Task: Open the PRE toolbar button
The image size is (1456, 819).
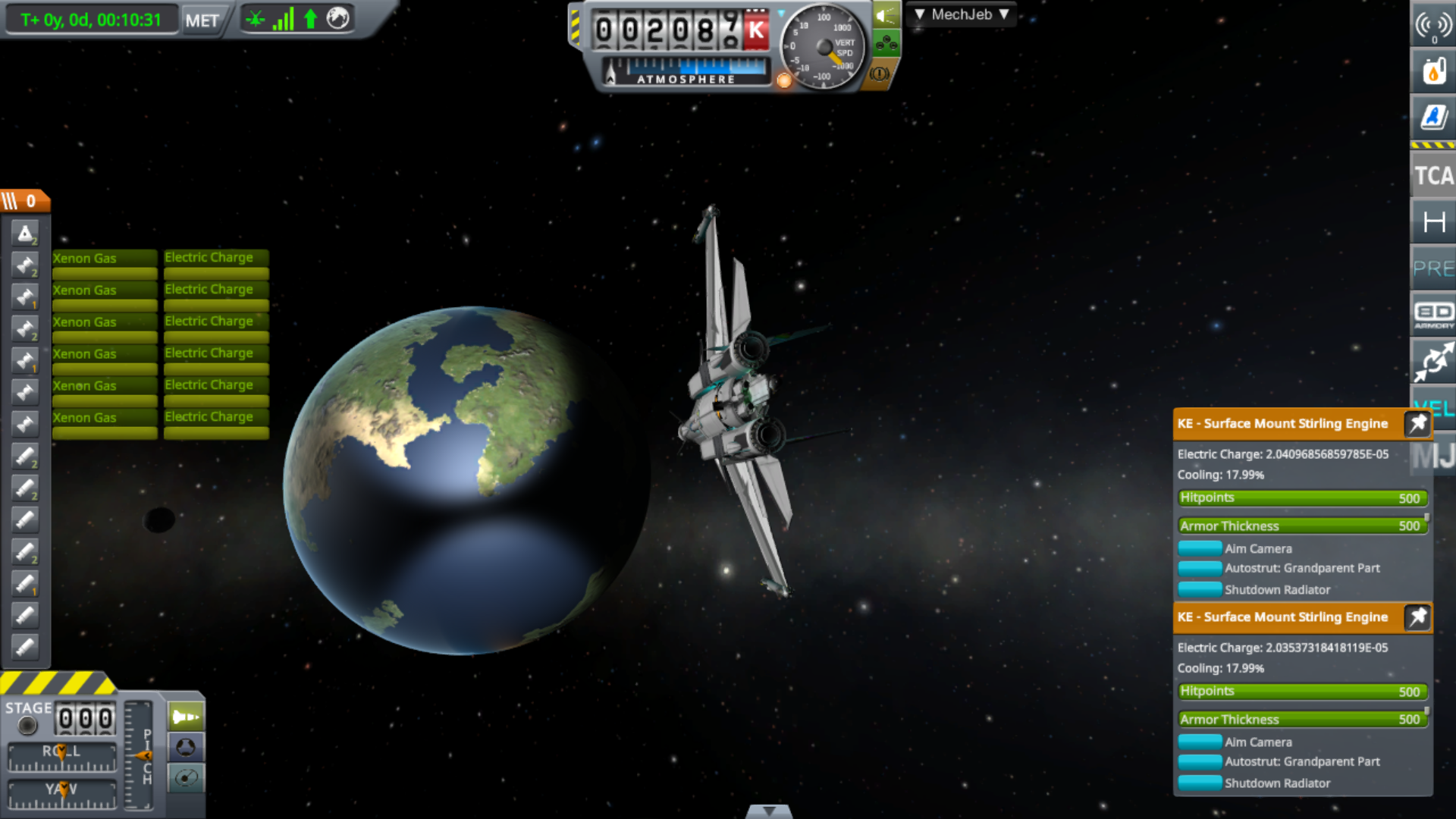Action: click(1432, 268)
